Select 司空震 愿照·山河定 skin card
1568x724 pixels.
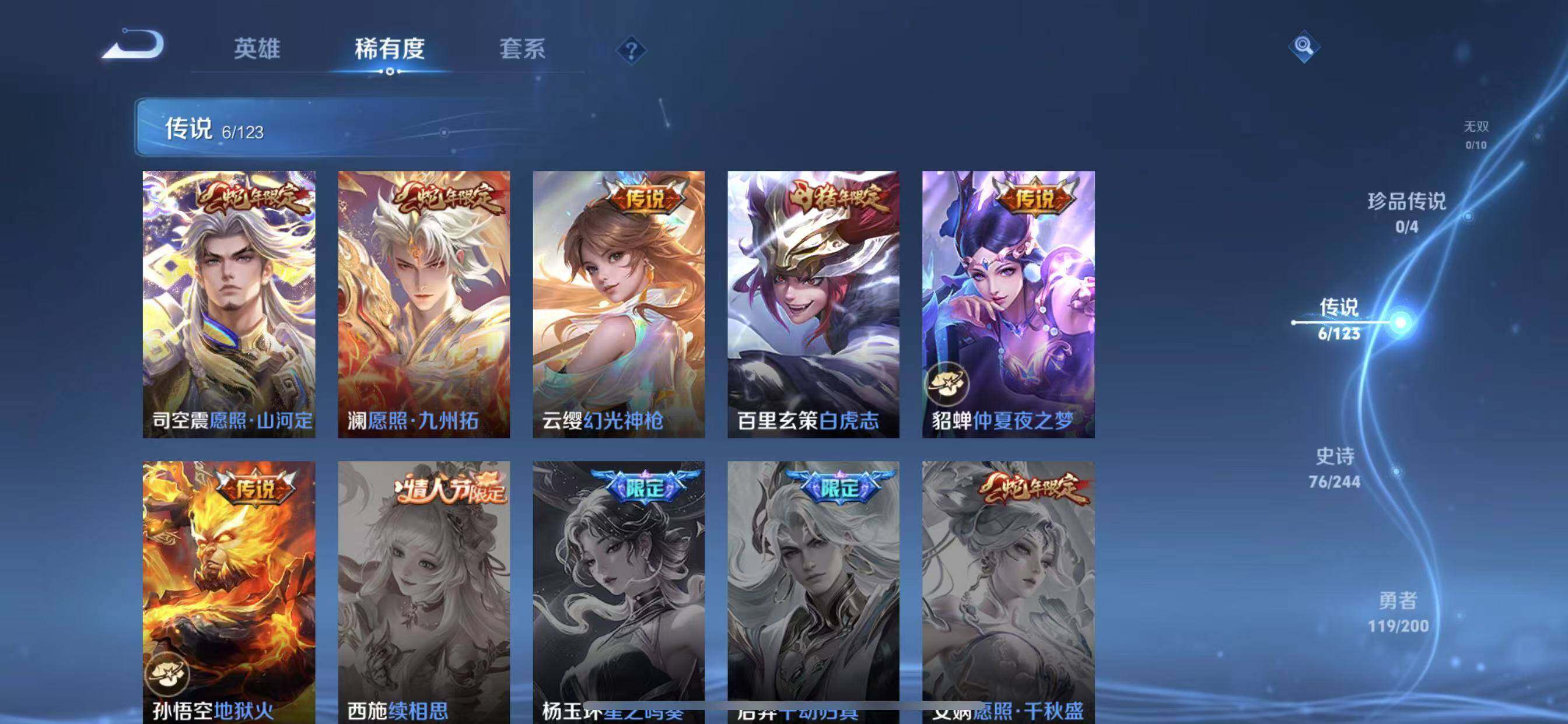tap(229, 304)
